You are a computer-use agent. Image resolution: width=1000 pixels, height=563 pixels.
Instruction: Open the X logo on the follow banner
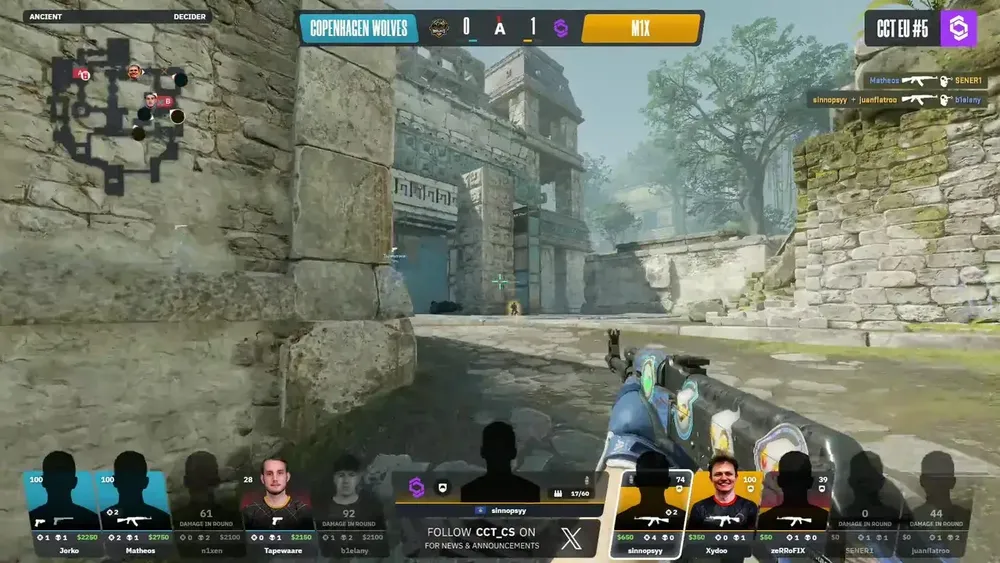click(x=571, y=539)
